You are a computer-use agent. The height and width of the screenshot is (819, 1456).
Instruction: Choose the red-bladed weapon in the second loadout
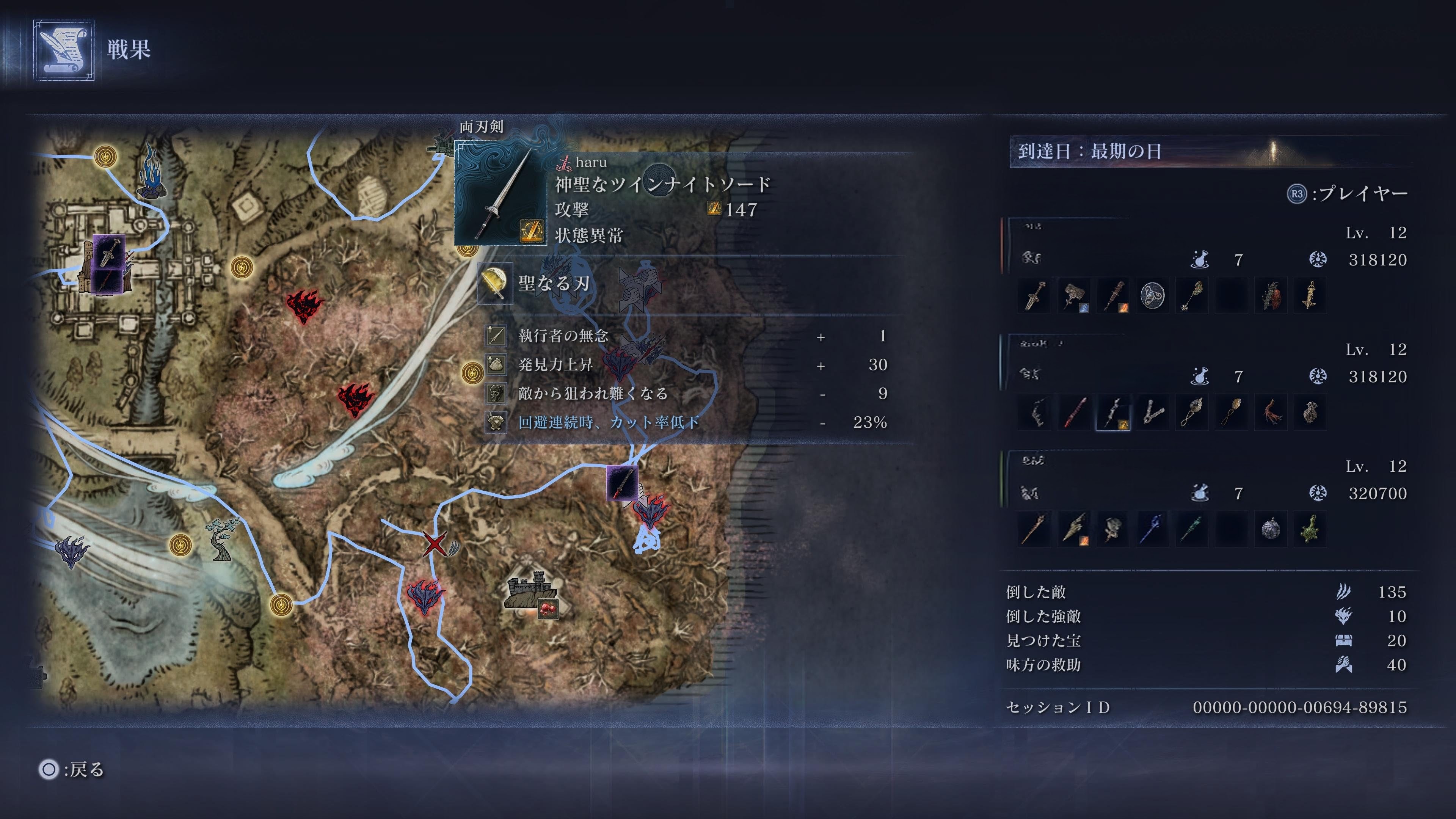tap(1073, 413)
